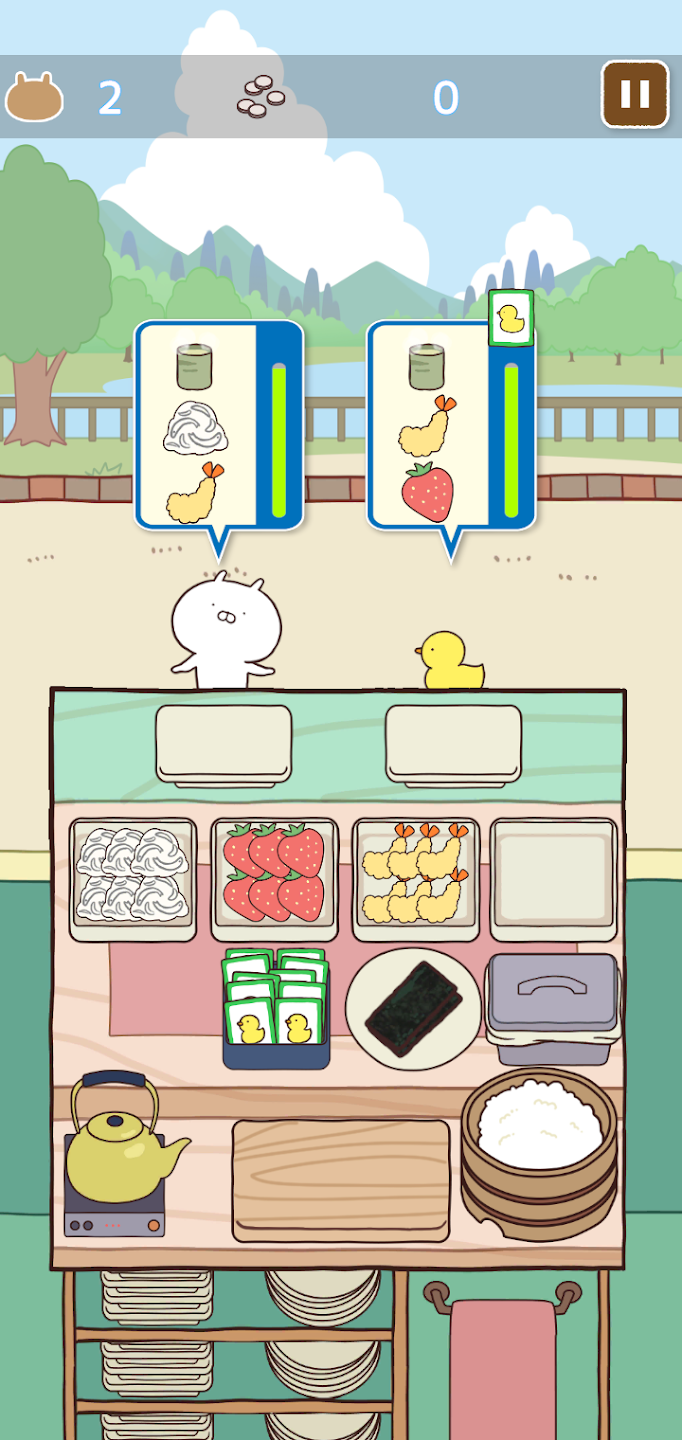Pause the game with the pause button
Screen dimensions: 682x1440
pyautogui.click(x=634, y=94)
